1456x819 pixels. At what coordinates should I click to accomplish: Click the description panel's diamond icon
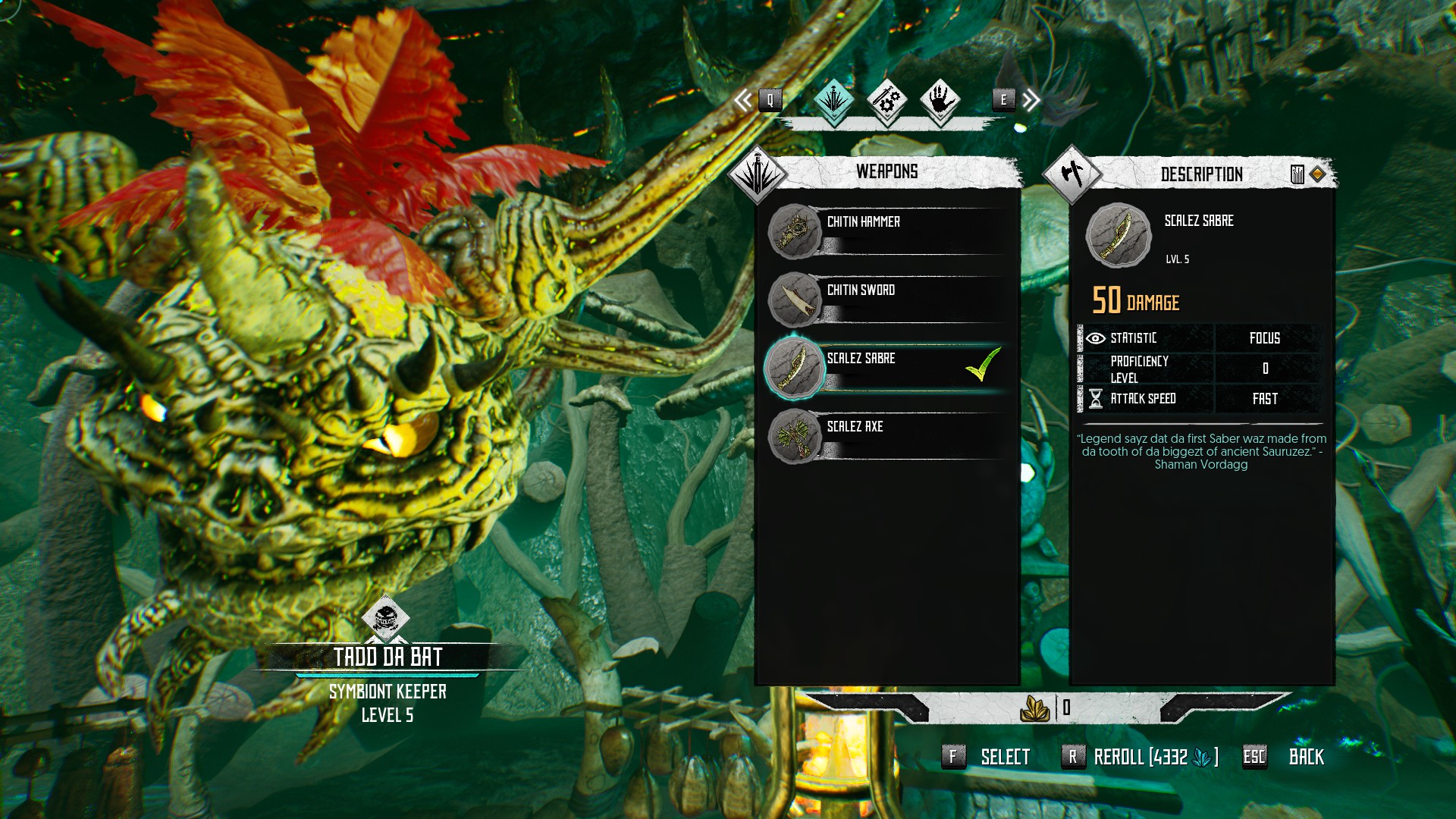(1317, 174)
